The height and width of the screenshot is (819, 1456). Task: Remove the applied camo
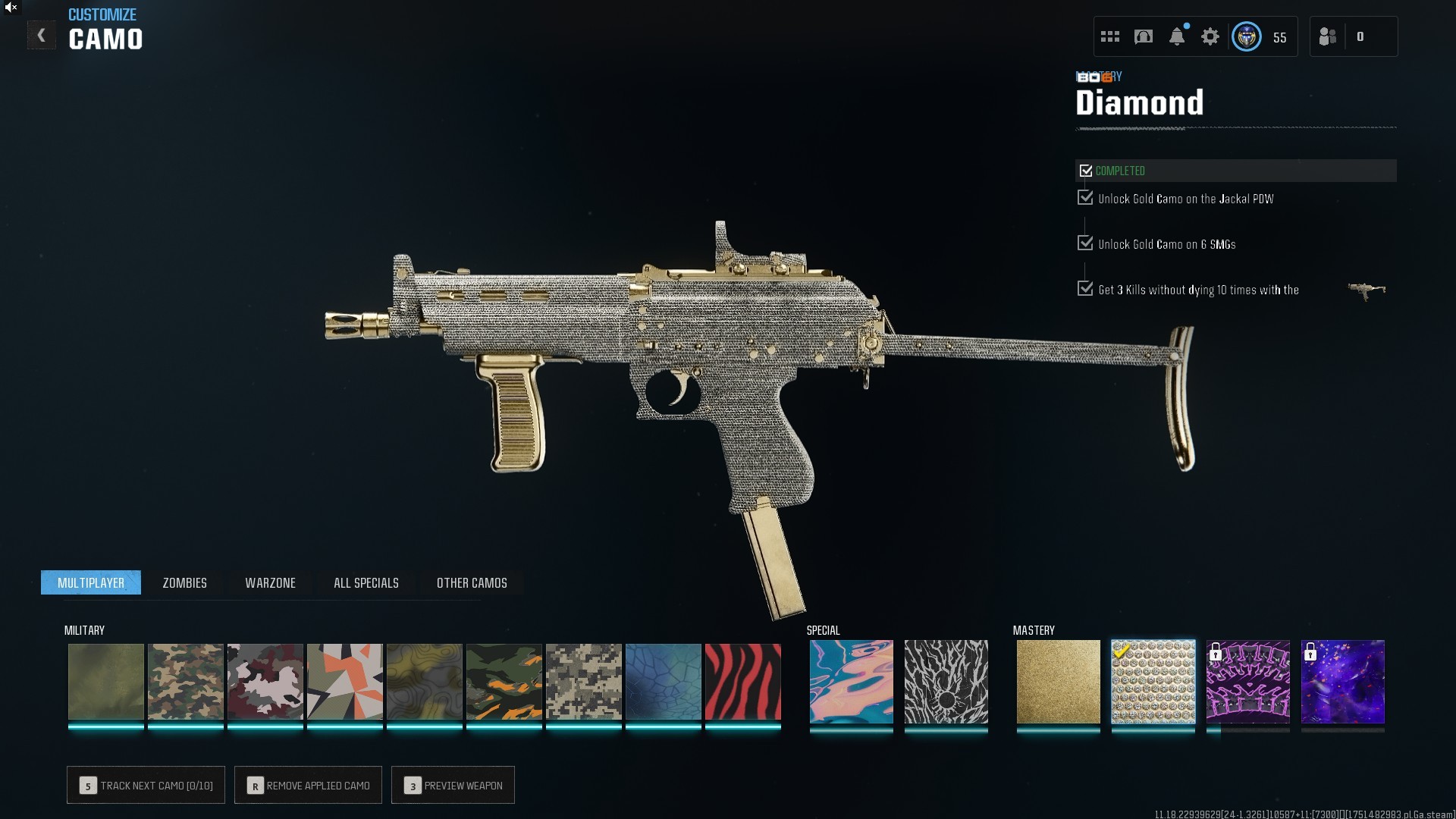(308, 785)
